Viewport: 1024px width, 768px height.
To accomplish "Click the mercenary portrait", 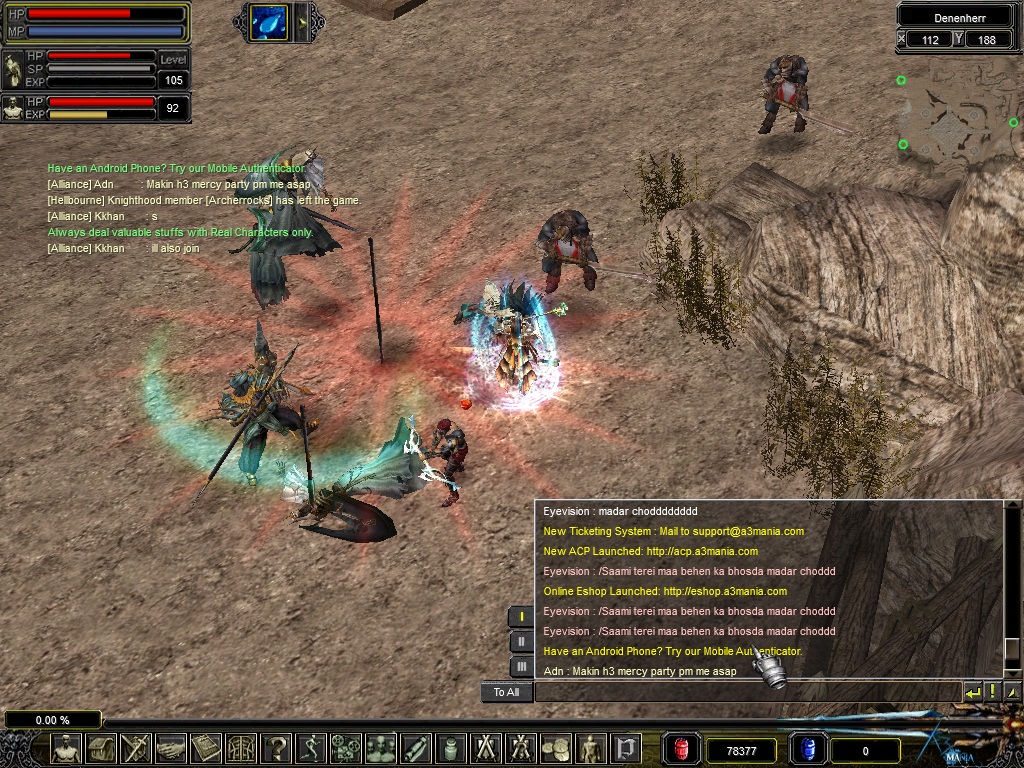I will coord(14,107).
